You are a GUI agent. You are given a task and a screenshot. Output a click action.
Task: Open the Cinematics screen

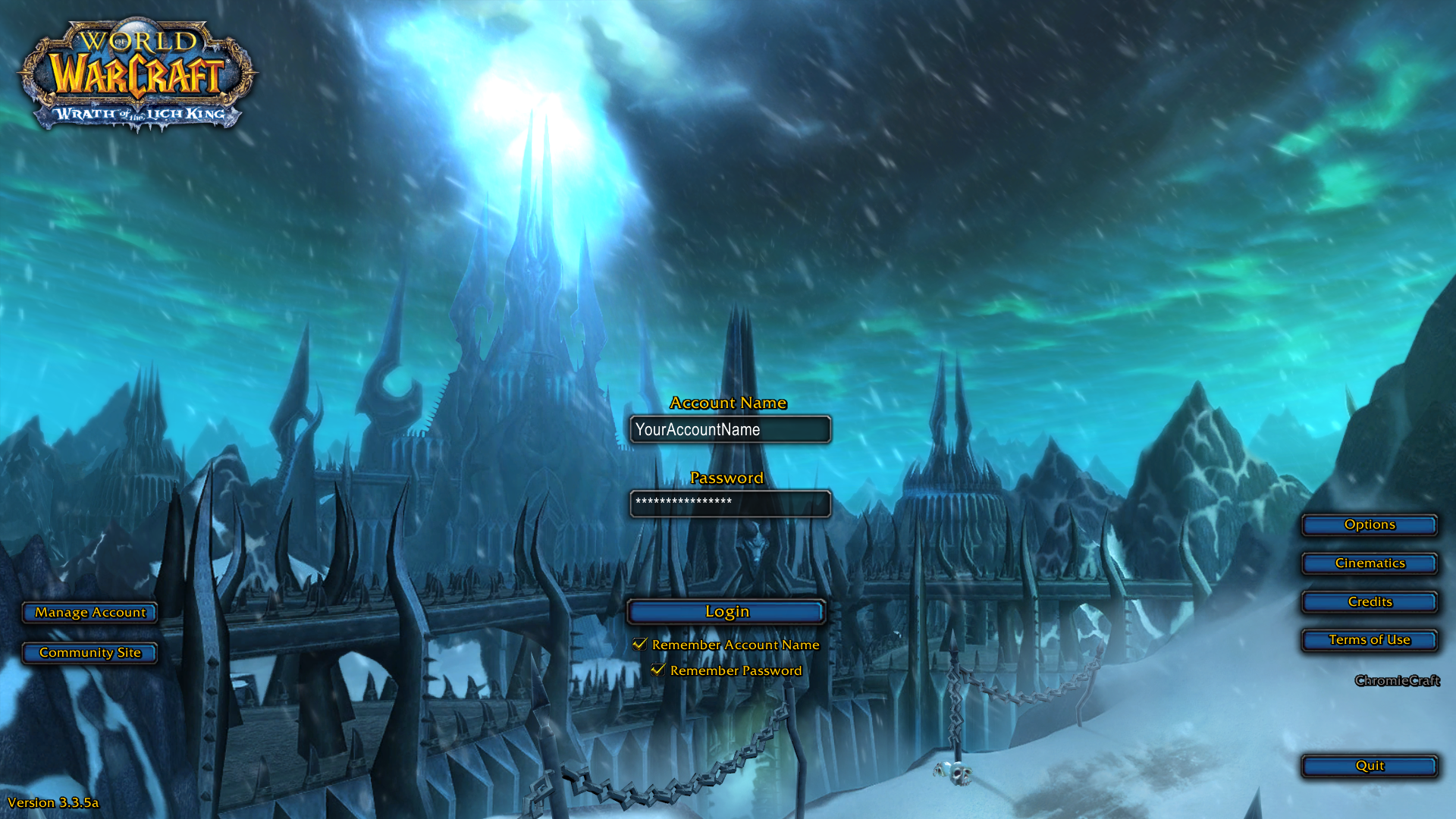coord(1369,563)
